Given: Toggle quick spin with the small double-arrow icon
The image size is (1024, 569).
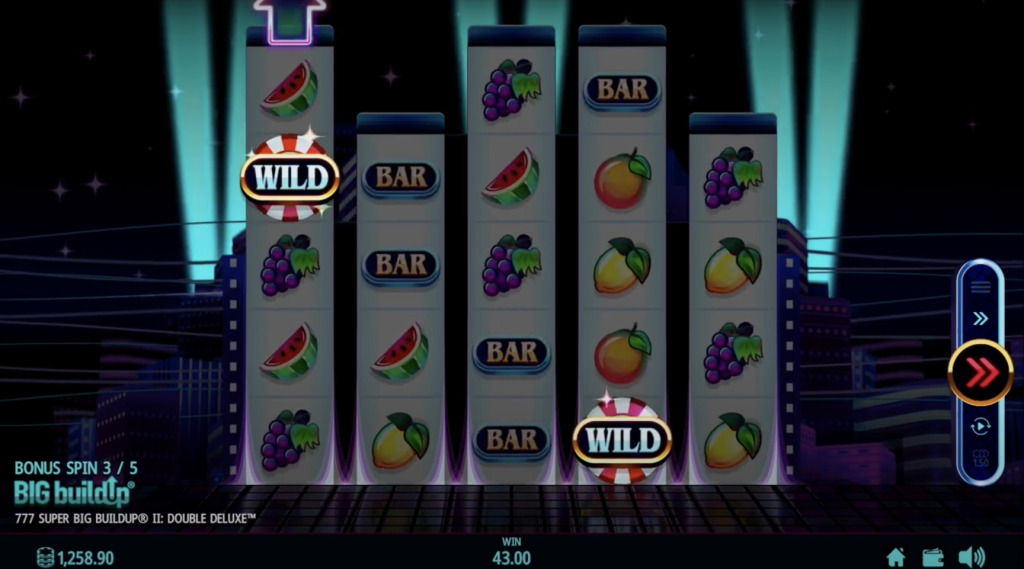Looking at the screenshot, I should pos(980,319).
